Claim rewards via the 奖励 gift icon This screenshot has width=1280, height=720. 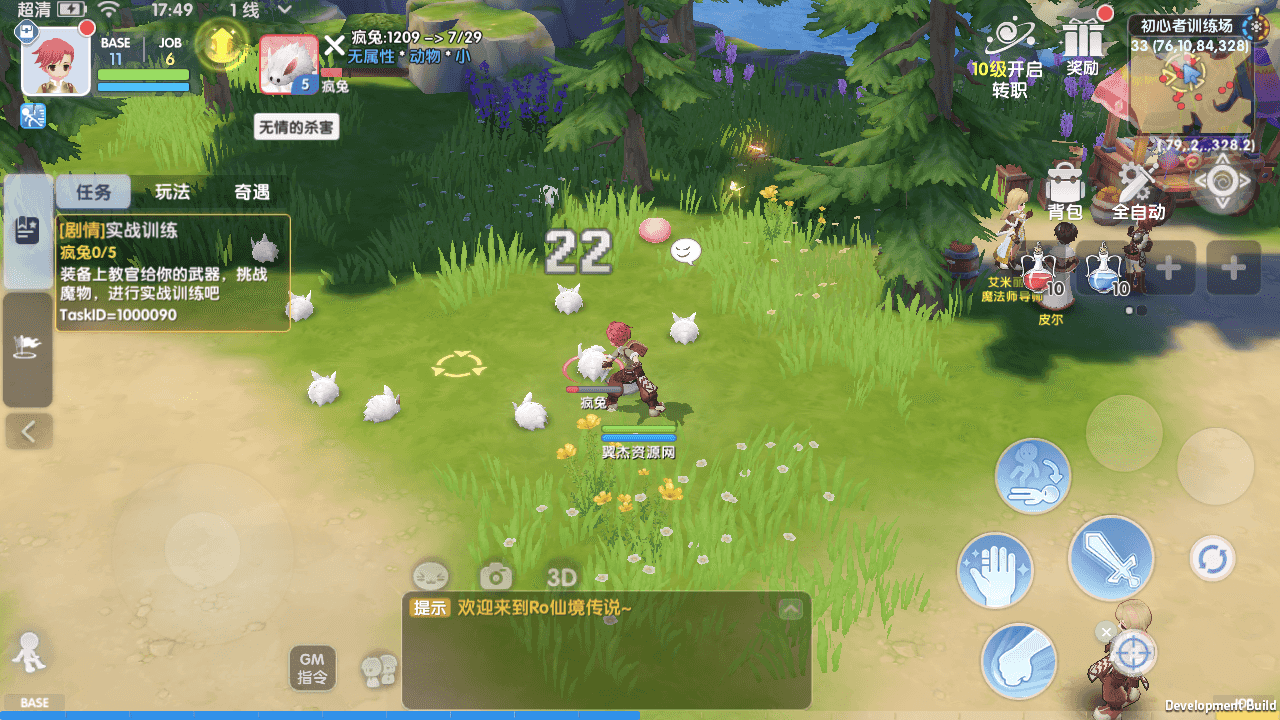tap(1083, 47)
